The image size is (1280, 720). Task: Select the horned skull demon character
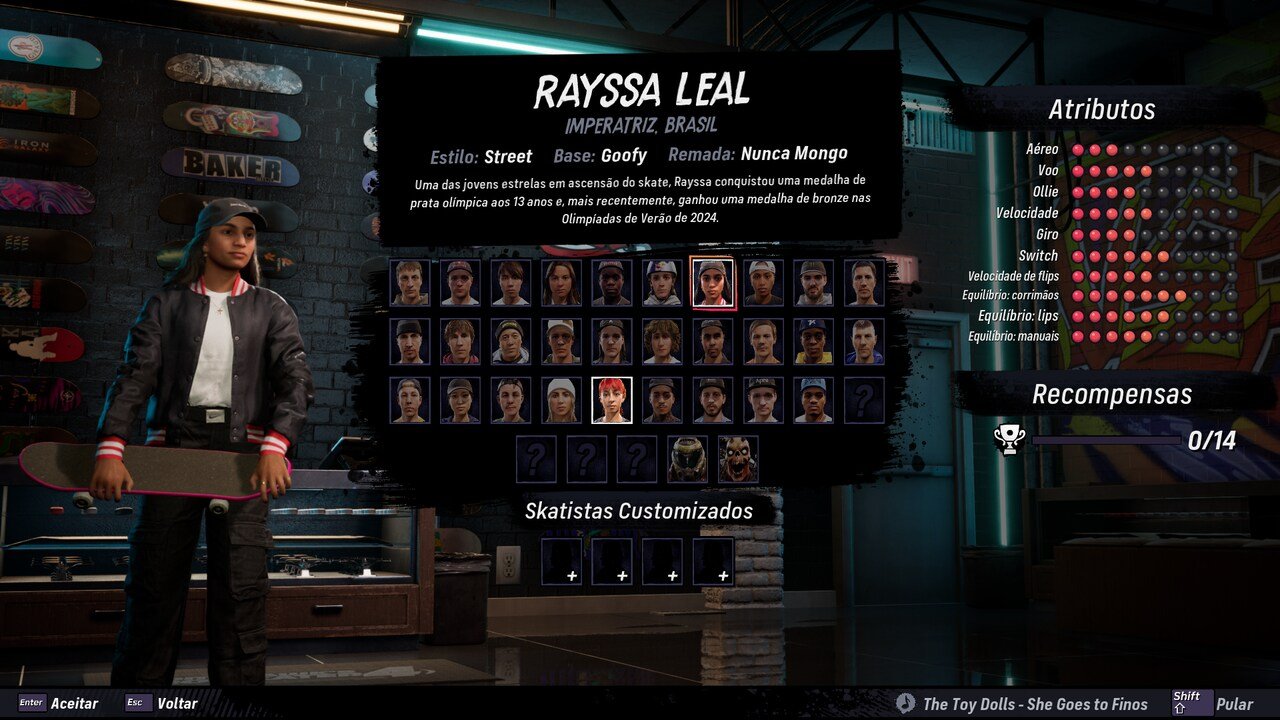pos(737,459)
